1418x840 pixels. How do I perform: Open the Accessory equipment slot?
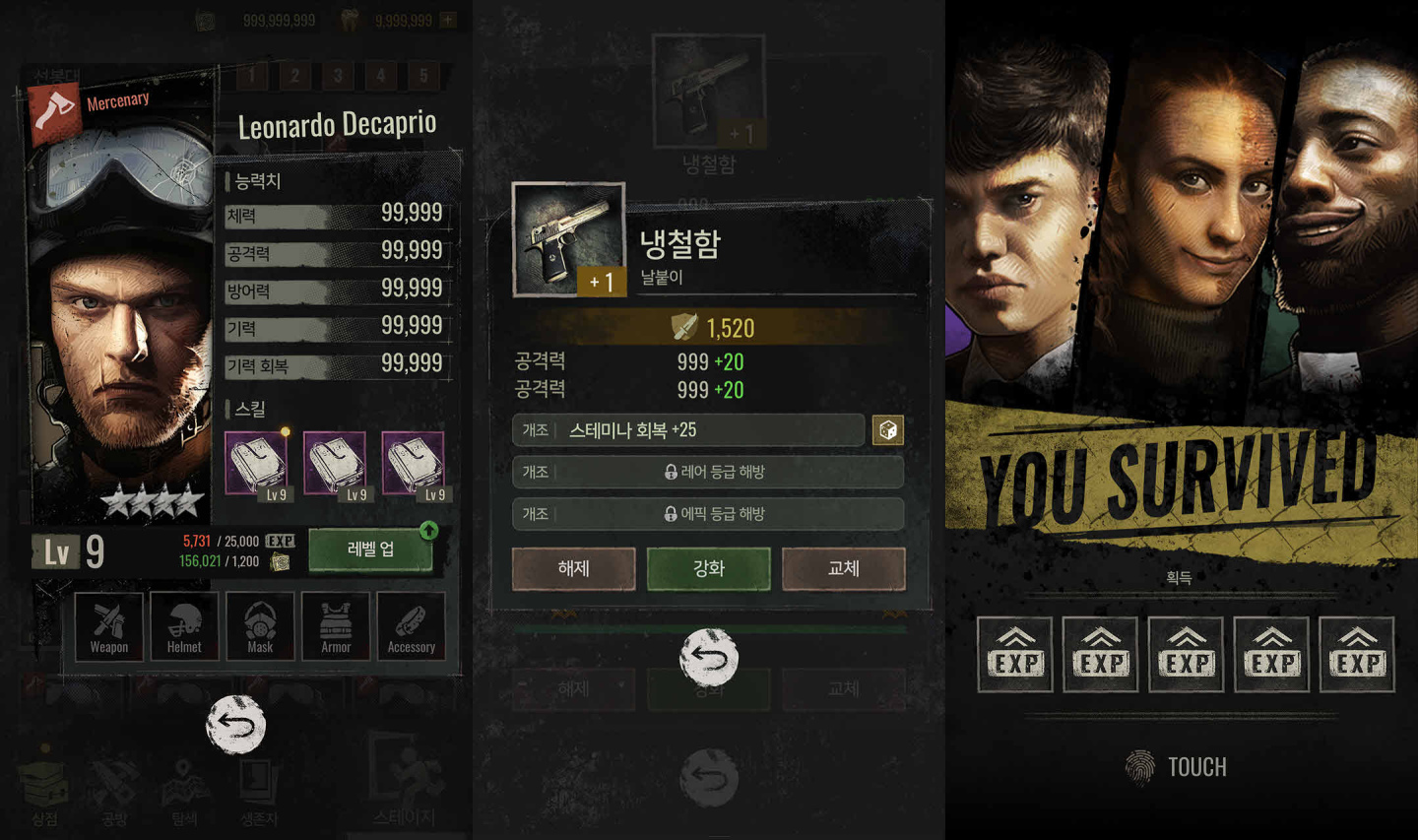pos(411,626)
